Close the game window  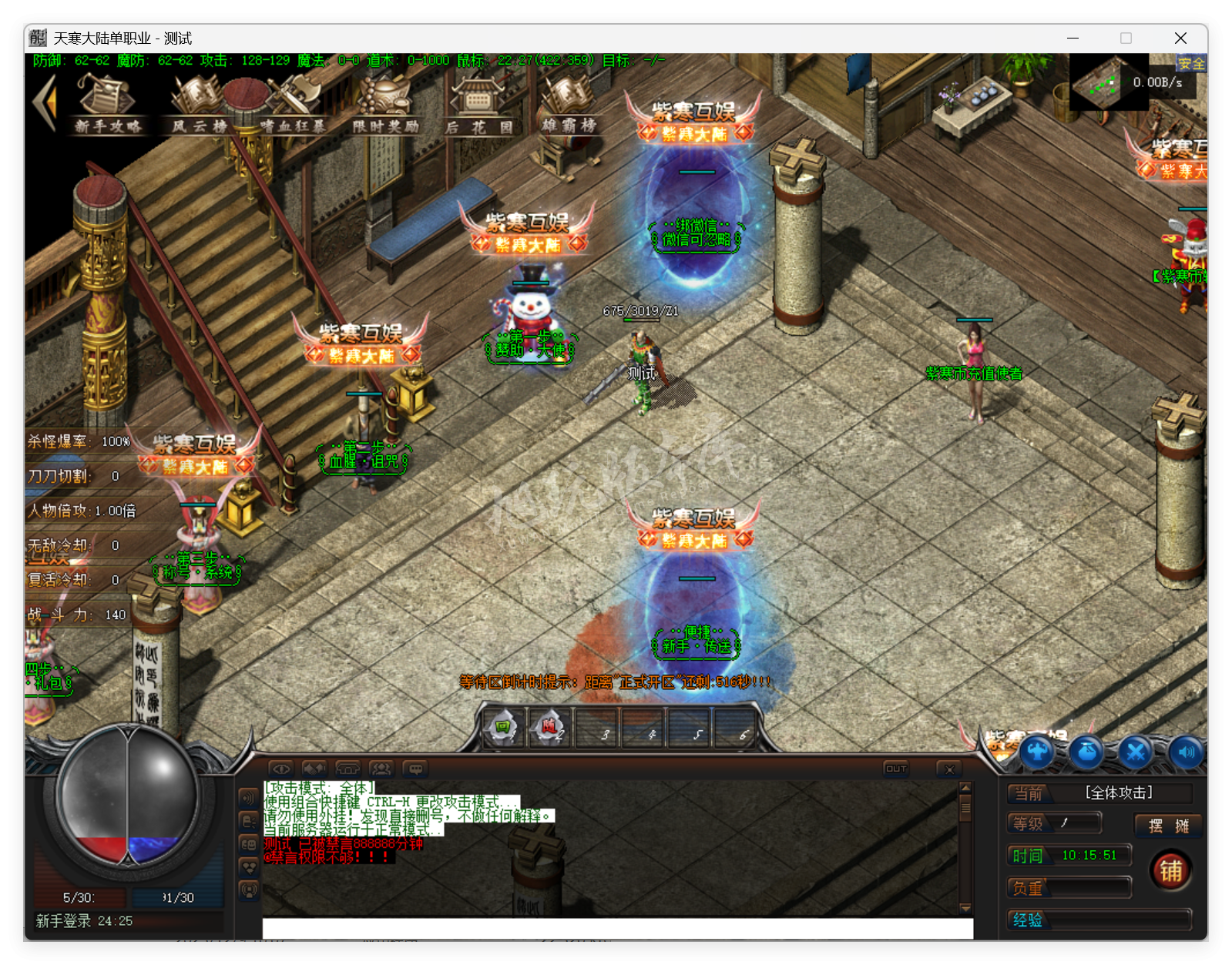pos(1180,39)
